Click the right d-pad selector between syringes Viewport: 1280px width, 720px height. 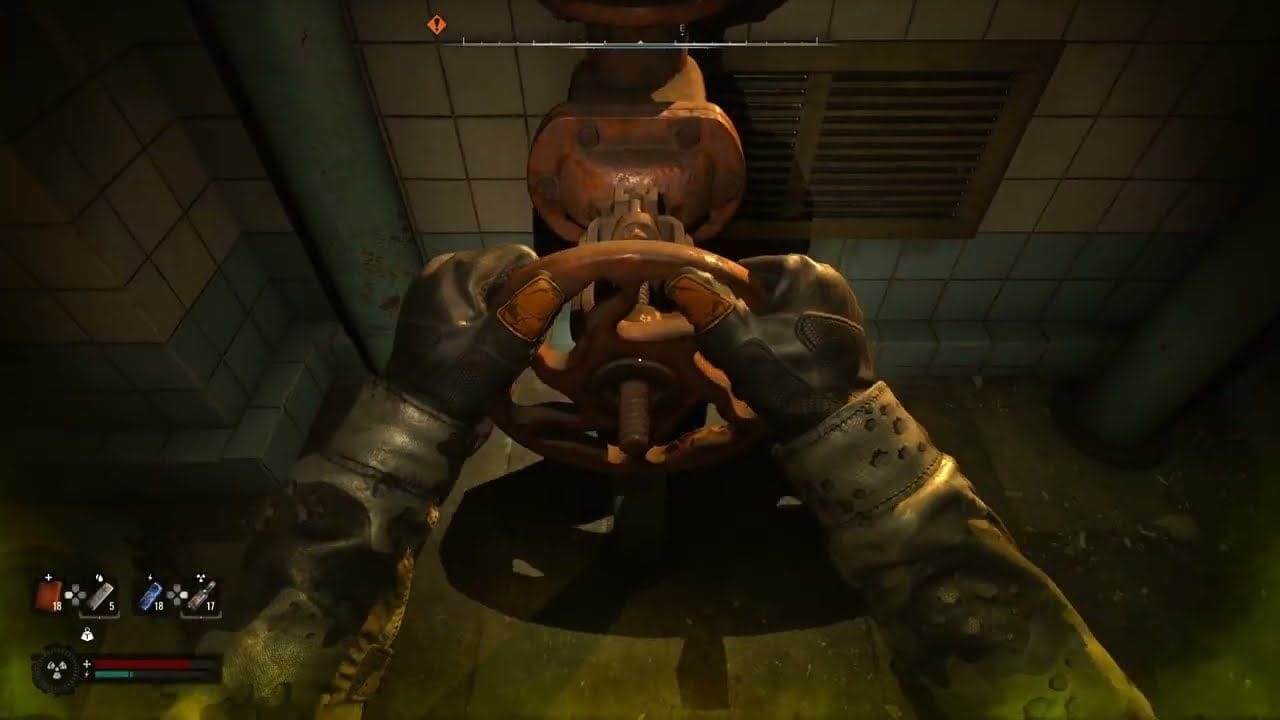pos(178,594)
